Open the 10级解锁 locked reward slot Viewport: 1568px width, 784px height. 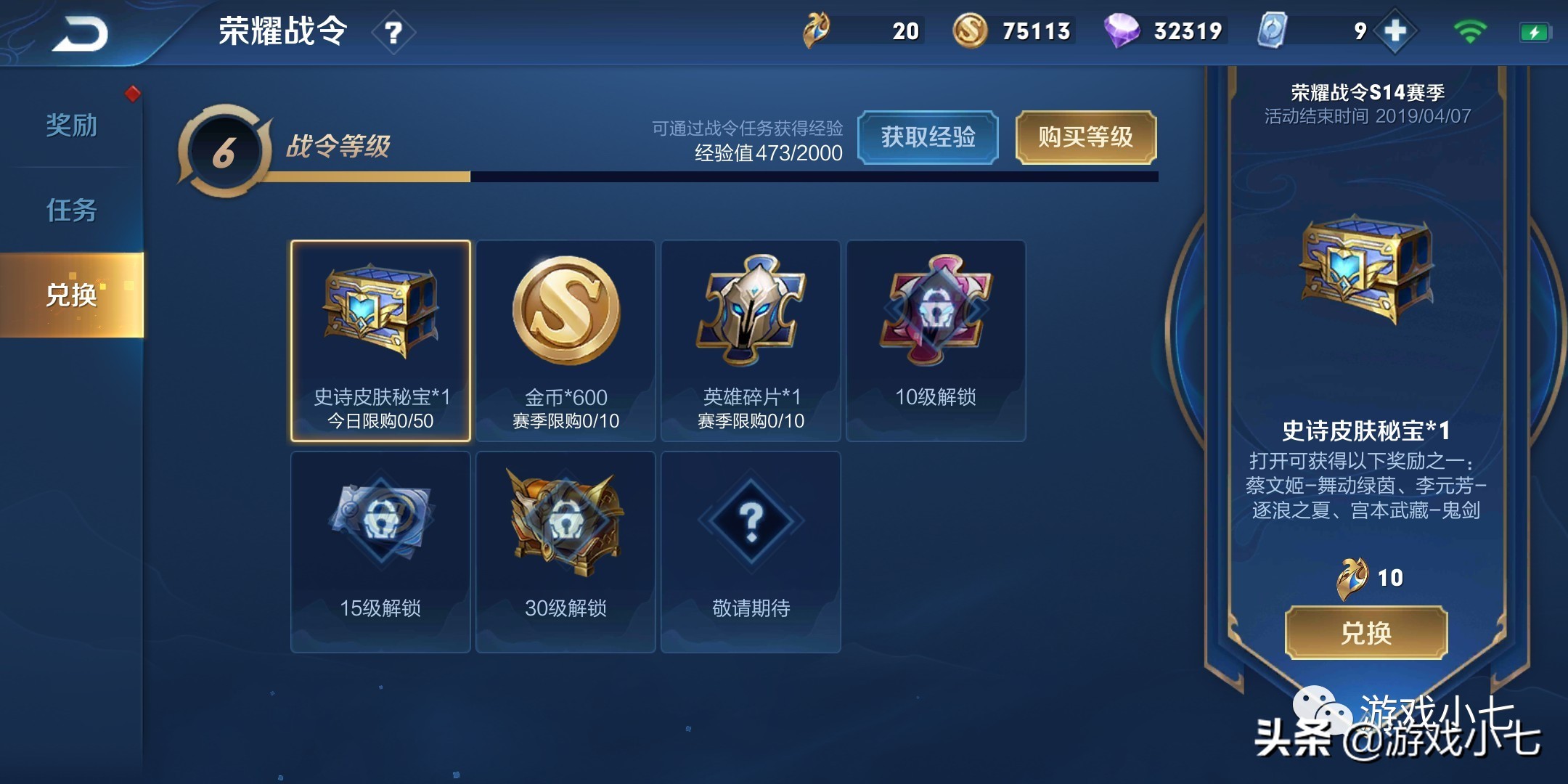pos(936,338)
